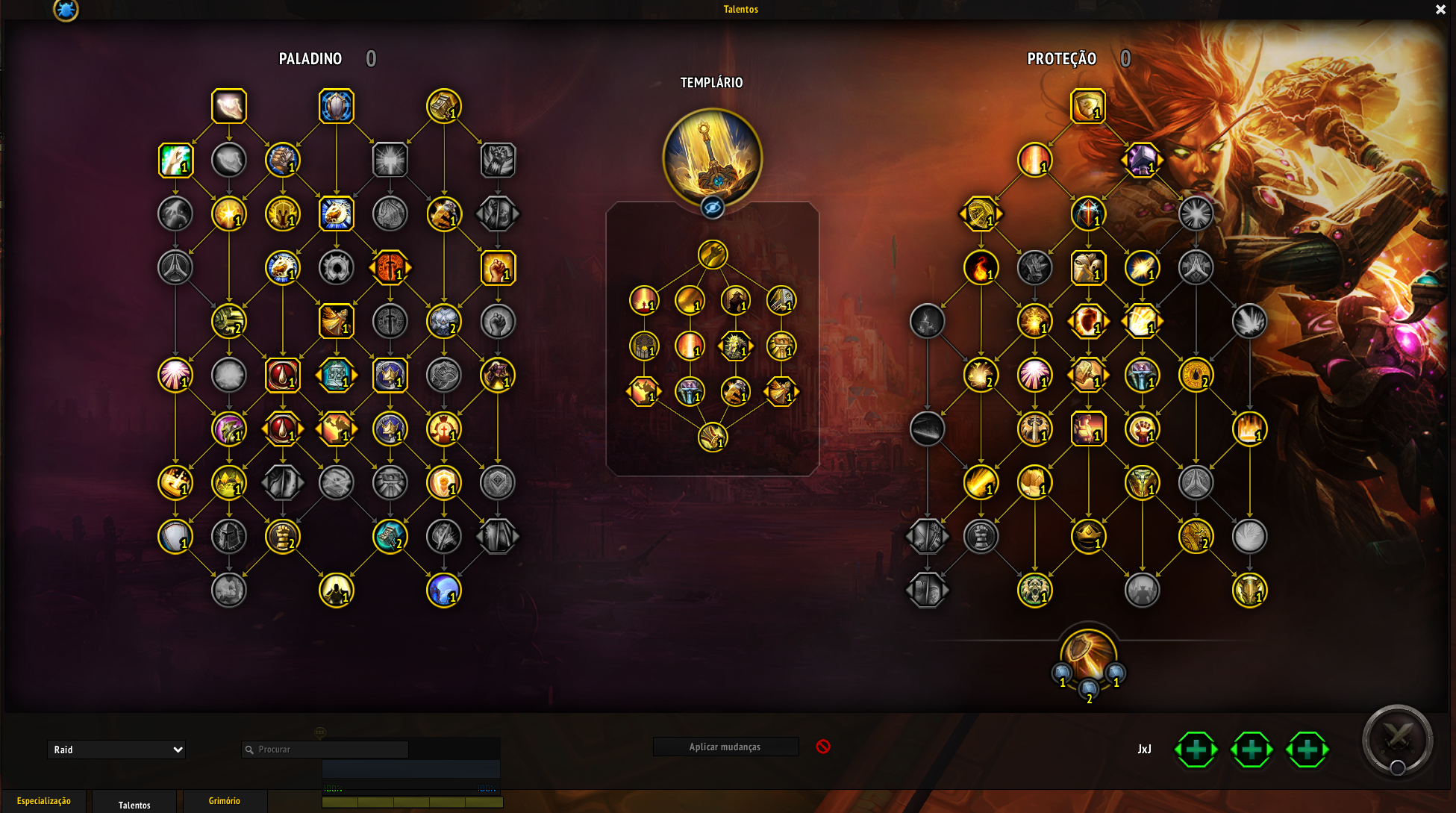Select the top Proteção shield talent node

pos(1088,107)
